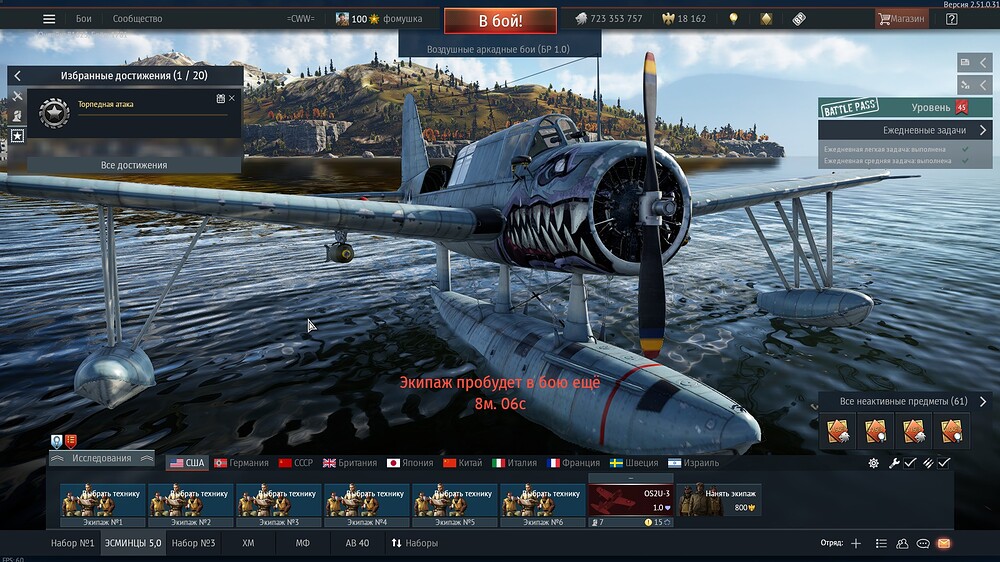Switch to the СССР nation tab
This screenshot has width=1000, height=562.
296,463
